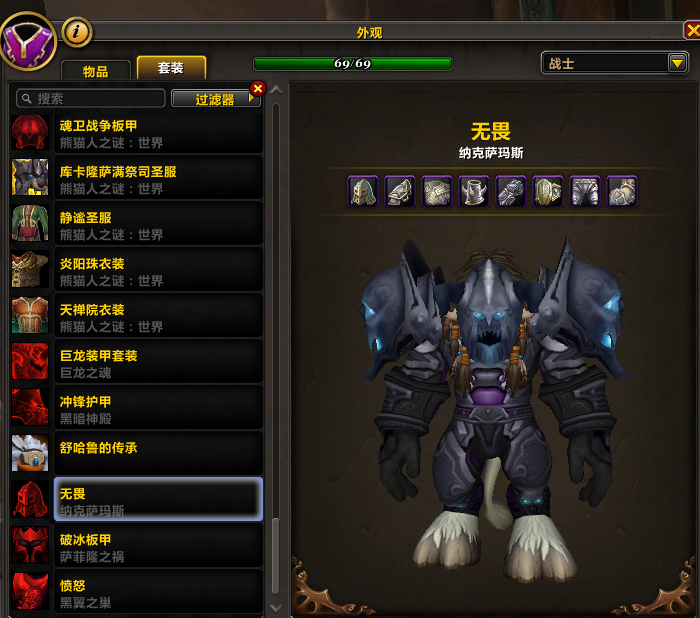Choose the 愤怒 set from 黑翼之巢
Screen dimensions: 700x618
pos(137,593)
